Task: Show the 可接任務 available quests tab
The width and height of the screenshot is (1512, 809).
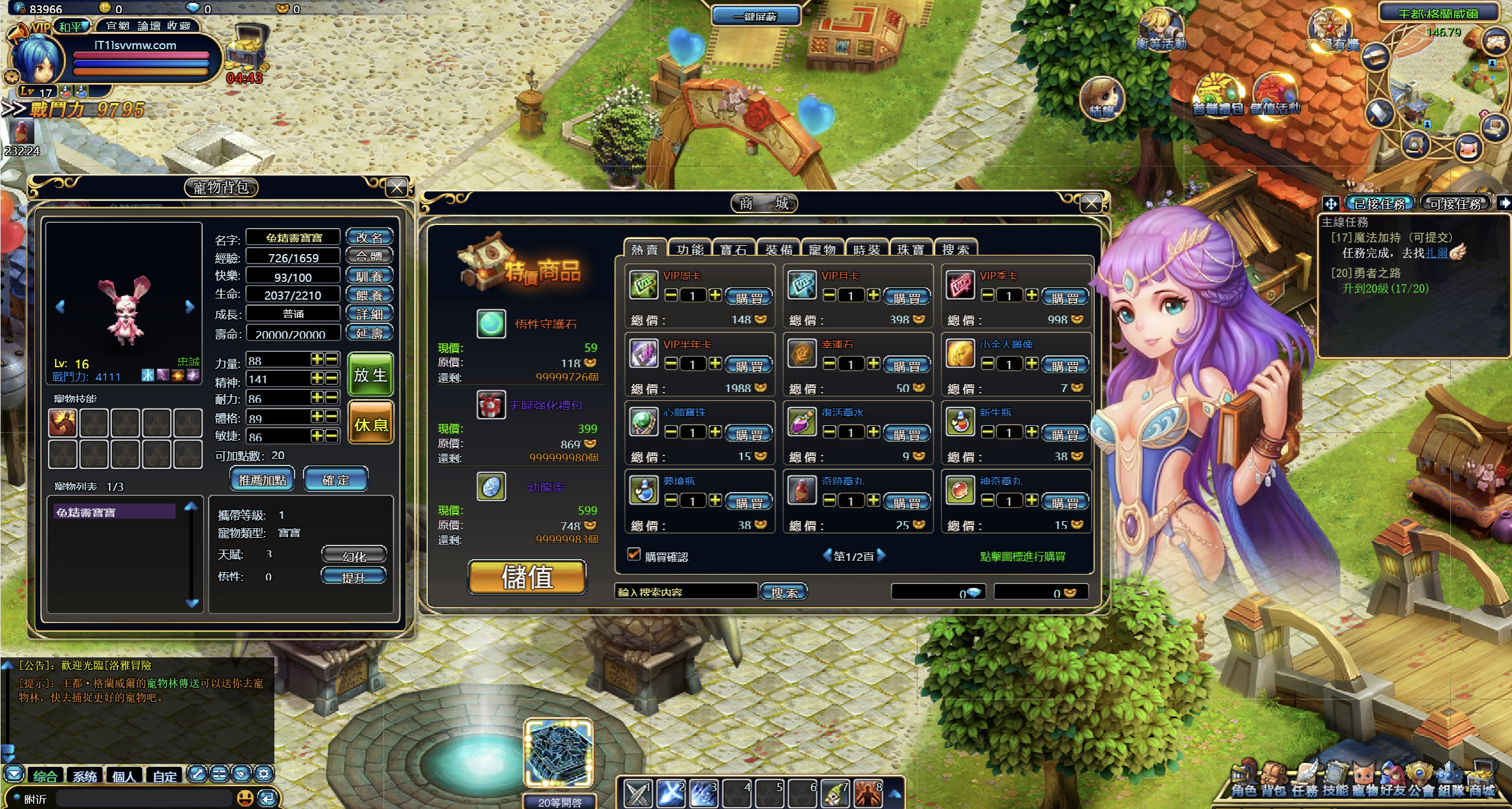Action: 1455,204
